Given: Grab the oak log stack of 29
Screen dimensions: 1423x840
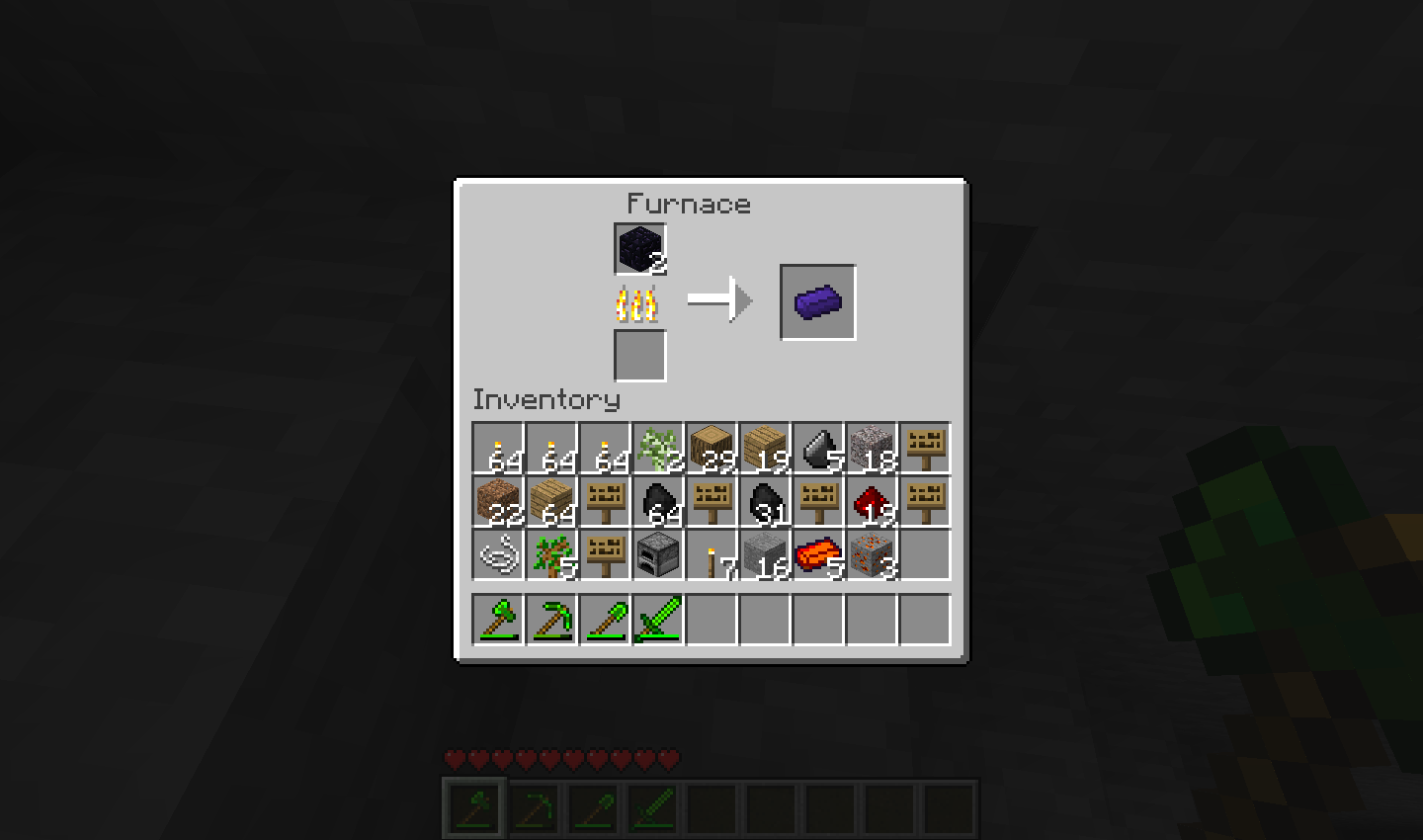Looking at the screenshot, I should pos(711,449).
